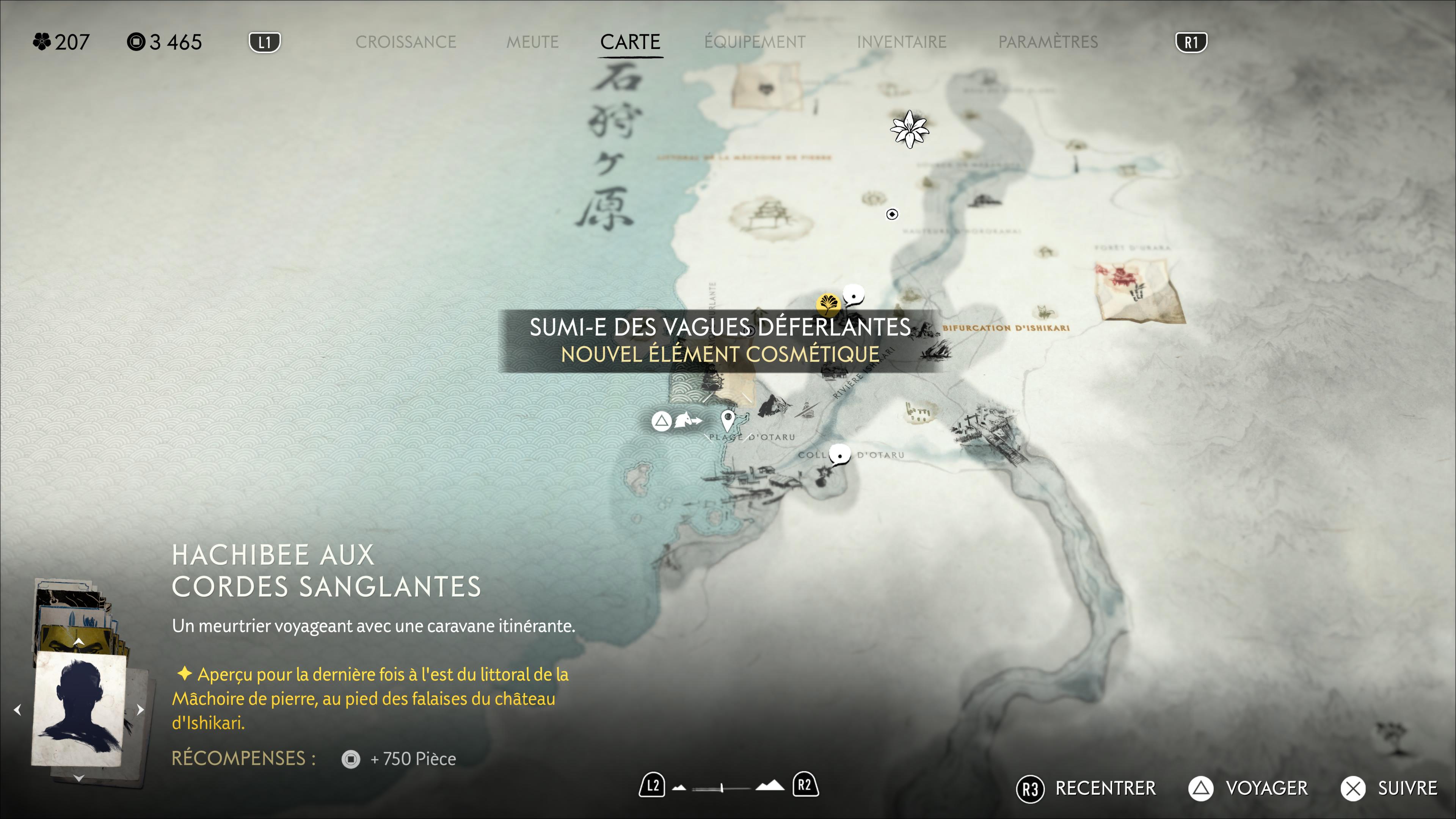This screenshot has width=1456, height=819.
Task: Adjust the map zoom slider
Action: tap(722, 788)
